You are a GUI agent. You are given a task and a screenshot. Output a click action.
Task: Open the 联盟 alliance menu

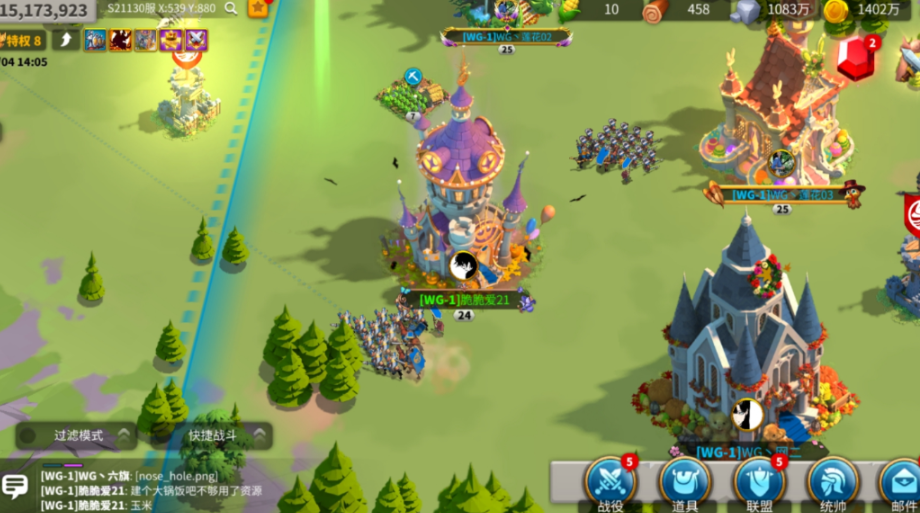click(760, 482)
